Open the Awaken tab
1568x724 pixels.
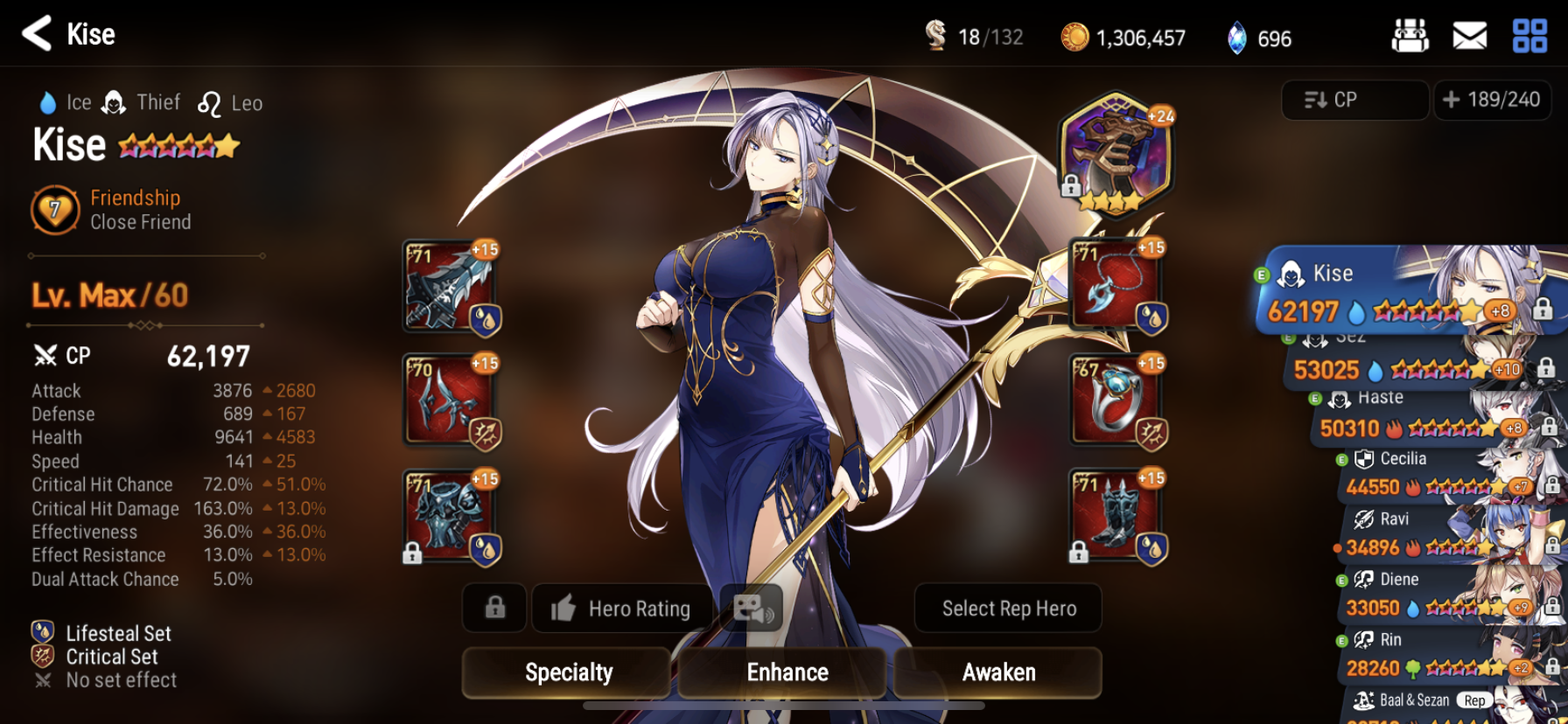click(x=997, y=672)
